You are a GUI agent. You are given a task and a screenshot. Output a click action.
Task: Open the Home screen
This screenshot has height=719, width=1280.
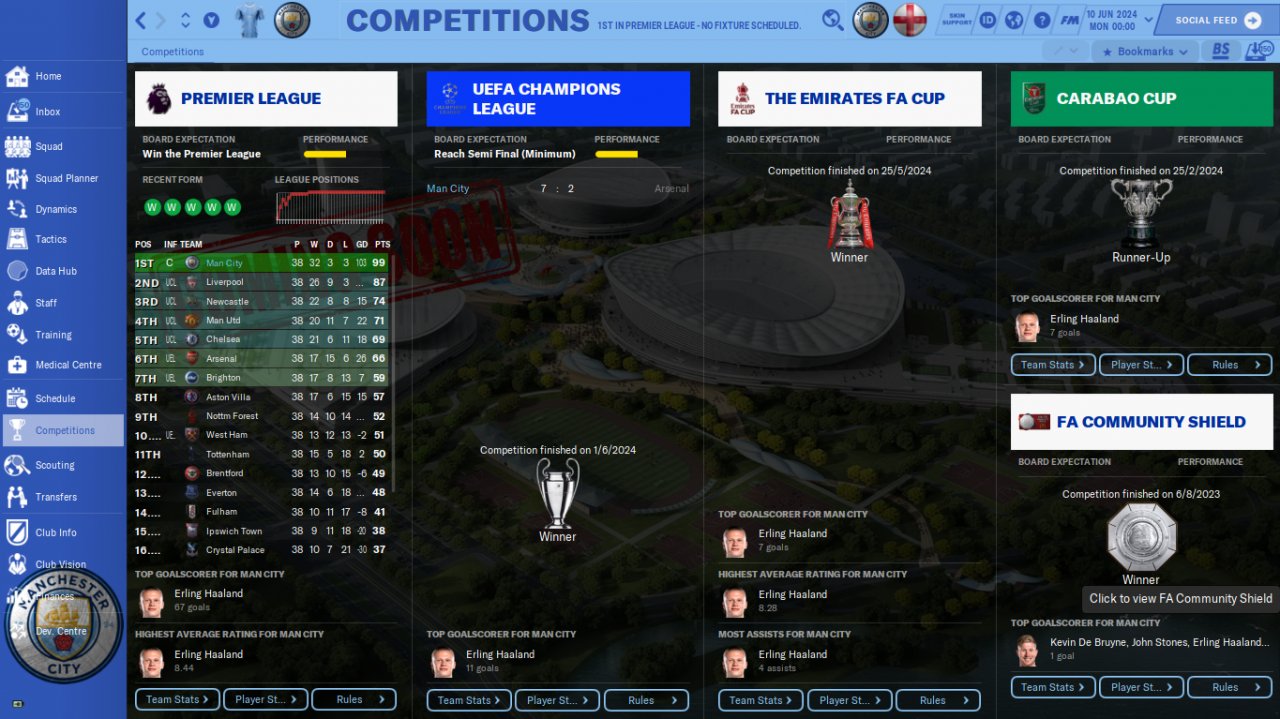click(x=48, y=76)
